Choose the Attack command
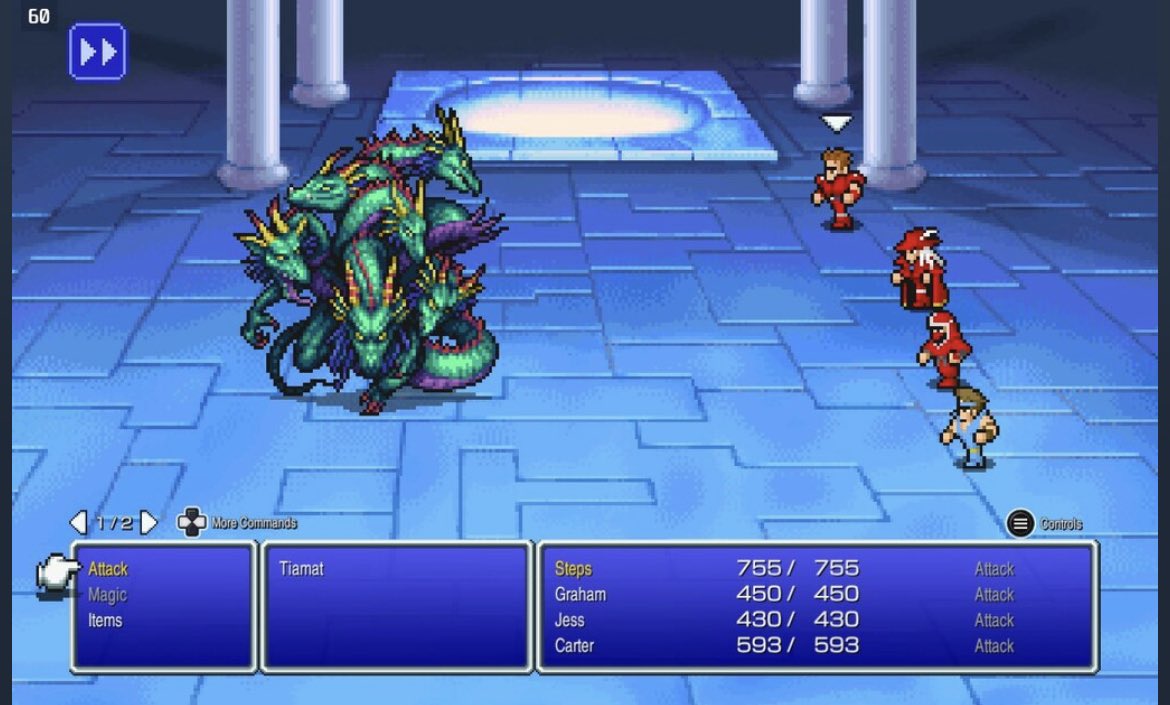This screenshot has width=1170, height=705. 108,569
